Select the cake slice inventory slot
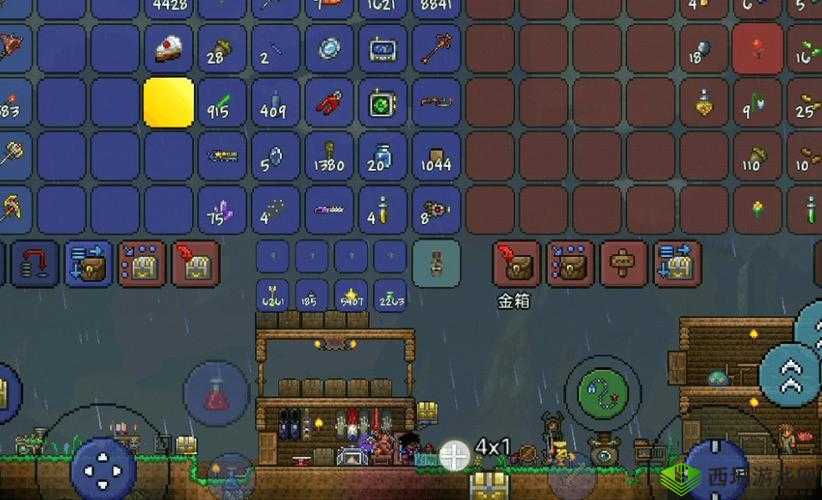The width and height of the screenshot is (822, 500). (168, 48)
